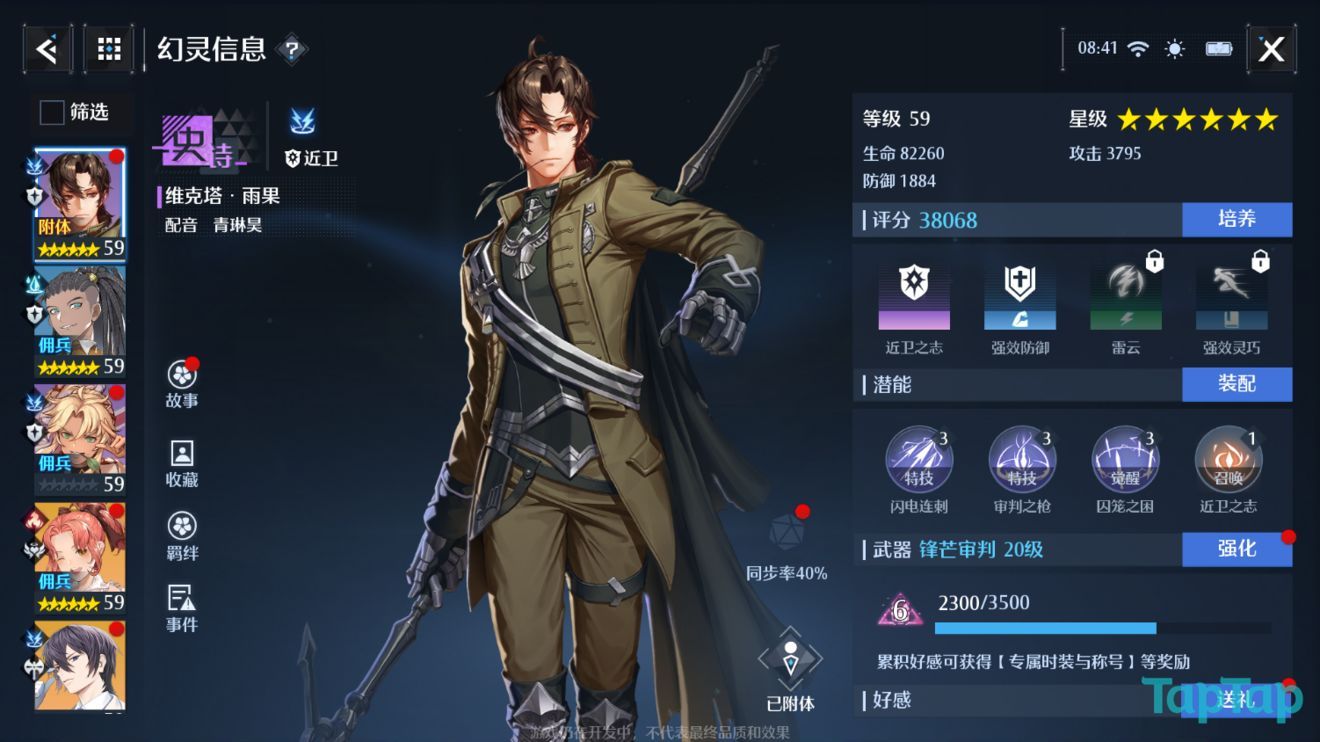The image size is (1320, 742).
Task: Select the 维克塔·雨果 character portrait
Action: click(79, 198)
